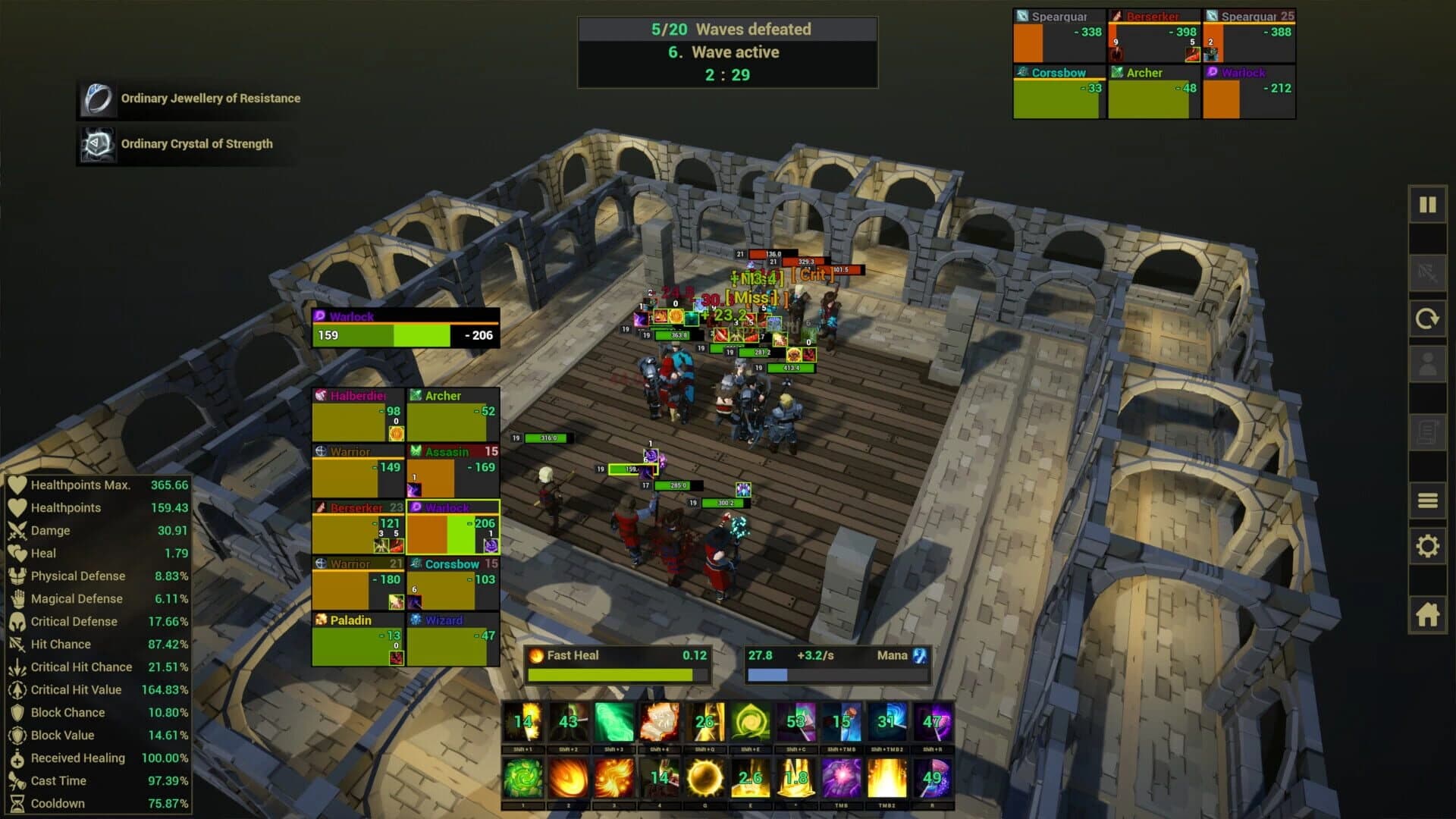This screenshot has height=819, width=1456.
Task: Cast the Shift+1 ability costing 14 mana
Action: click(x=523, y=721)
